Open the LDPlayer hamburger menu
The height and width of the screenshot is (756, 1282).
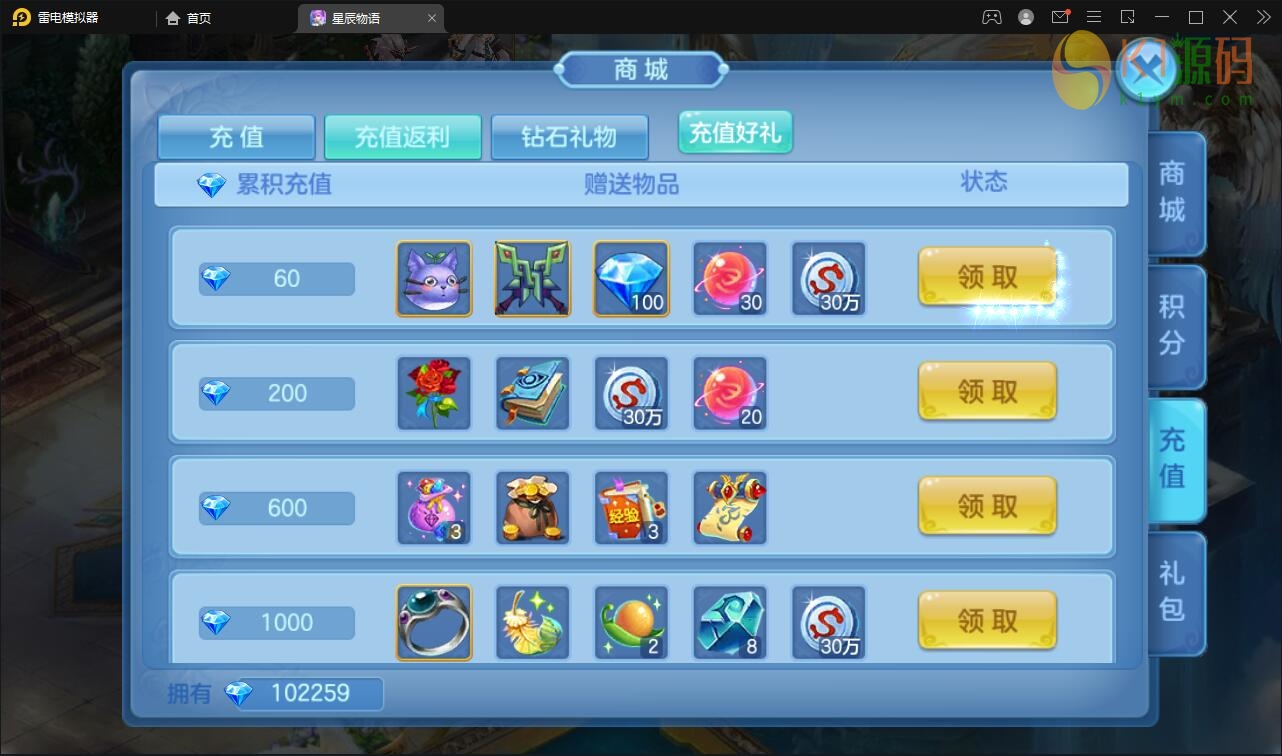[x=1094, y=16]
